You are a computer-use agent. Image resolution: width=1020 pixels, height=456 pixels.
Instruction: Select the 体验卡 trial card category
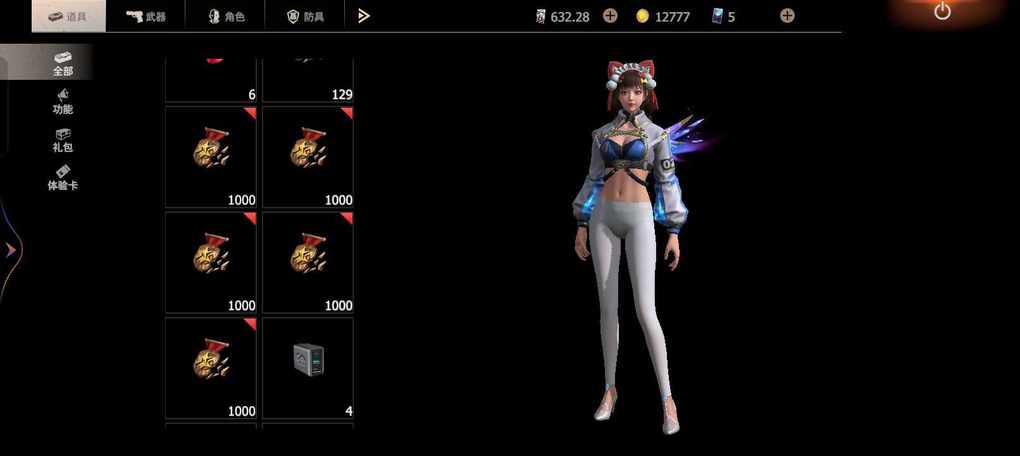(62, 177)
